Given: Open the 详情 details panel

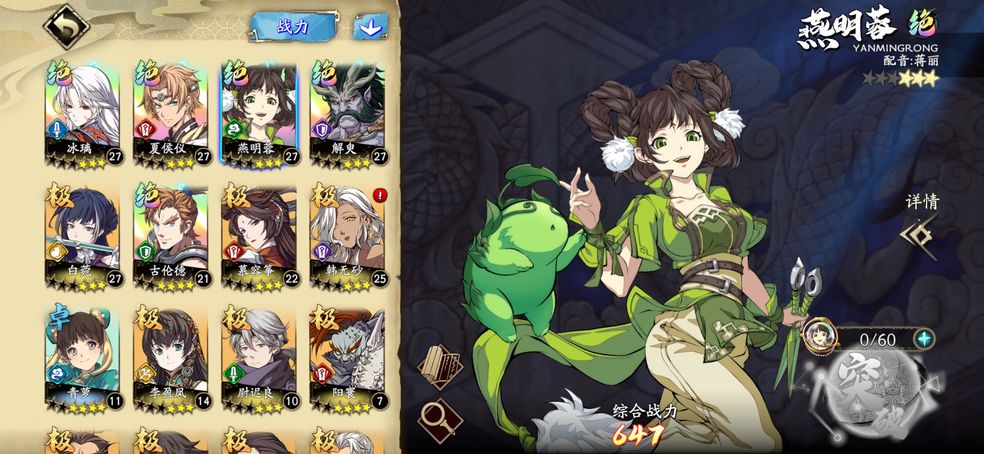Looking at the screenshot, I should 921,224.
